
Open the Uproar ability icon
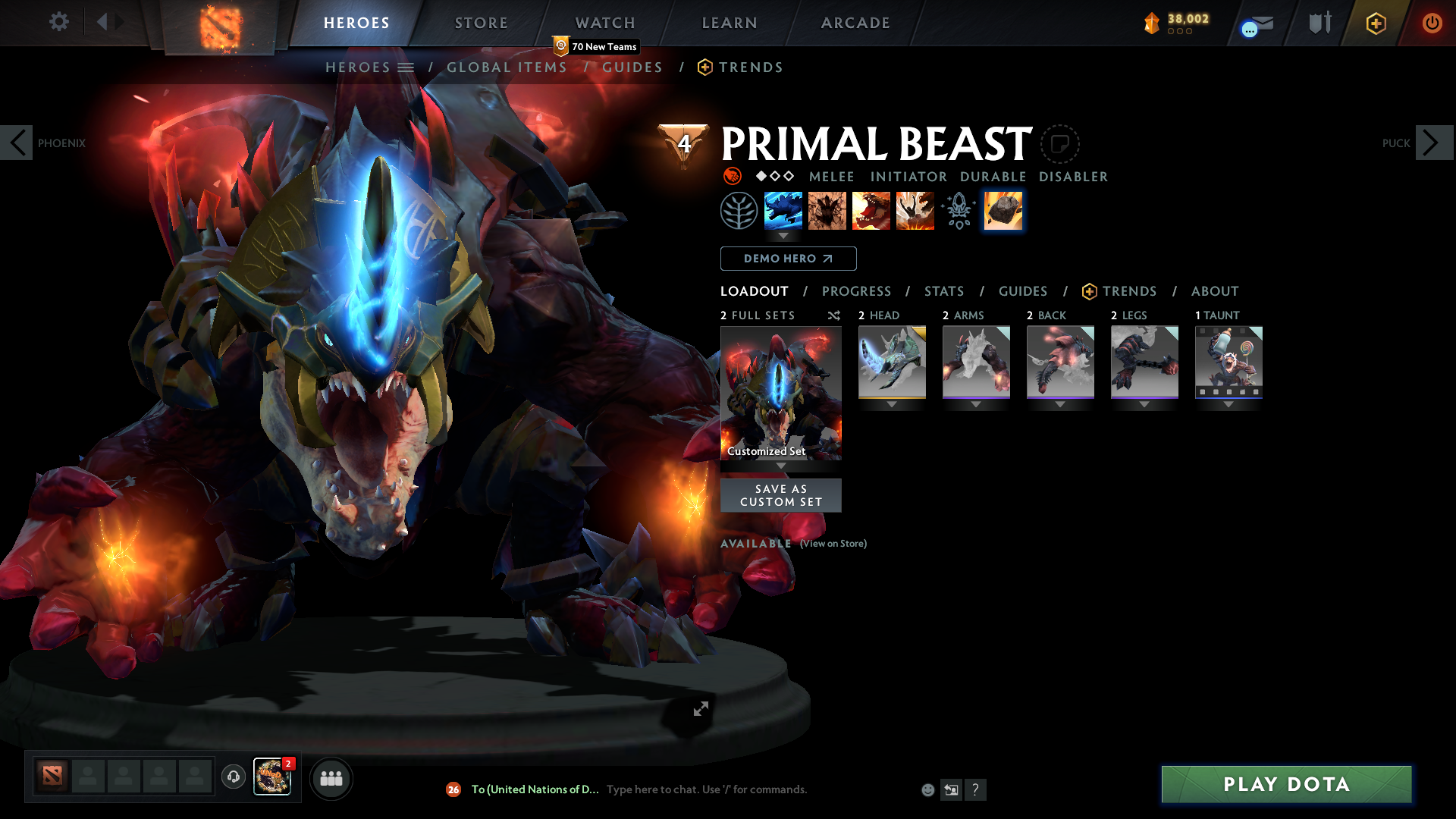click(871, 211)
